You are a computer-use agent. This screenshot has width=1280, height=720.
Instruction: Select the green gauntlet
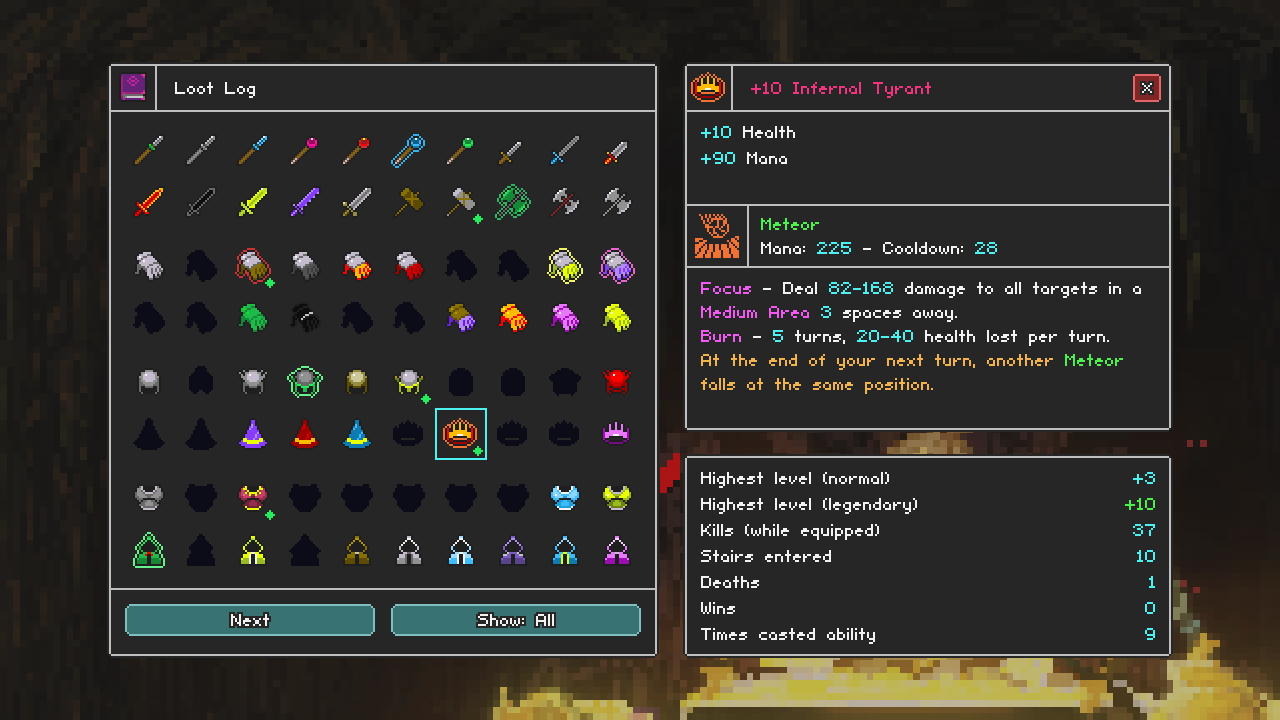point(253,318)
